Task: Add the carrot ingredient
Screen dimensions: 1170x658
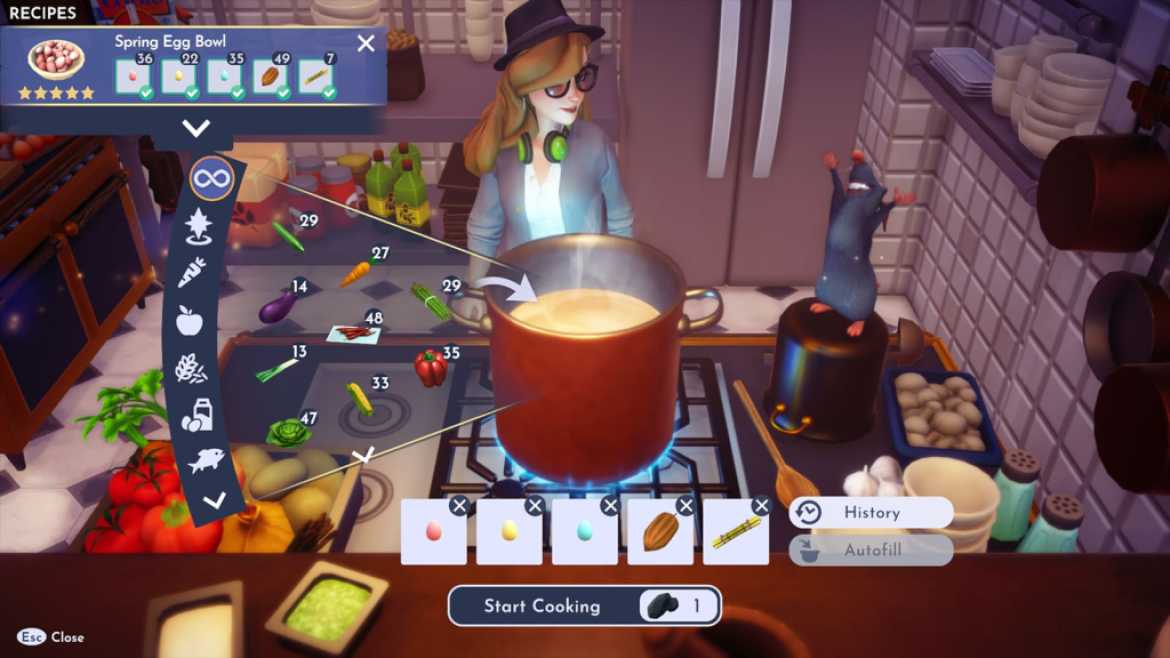Action: 355,273
